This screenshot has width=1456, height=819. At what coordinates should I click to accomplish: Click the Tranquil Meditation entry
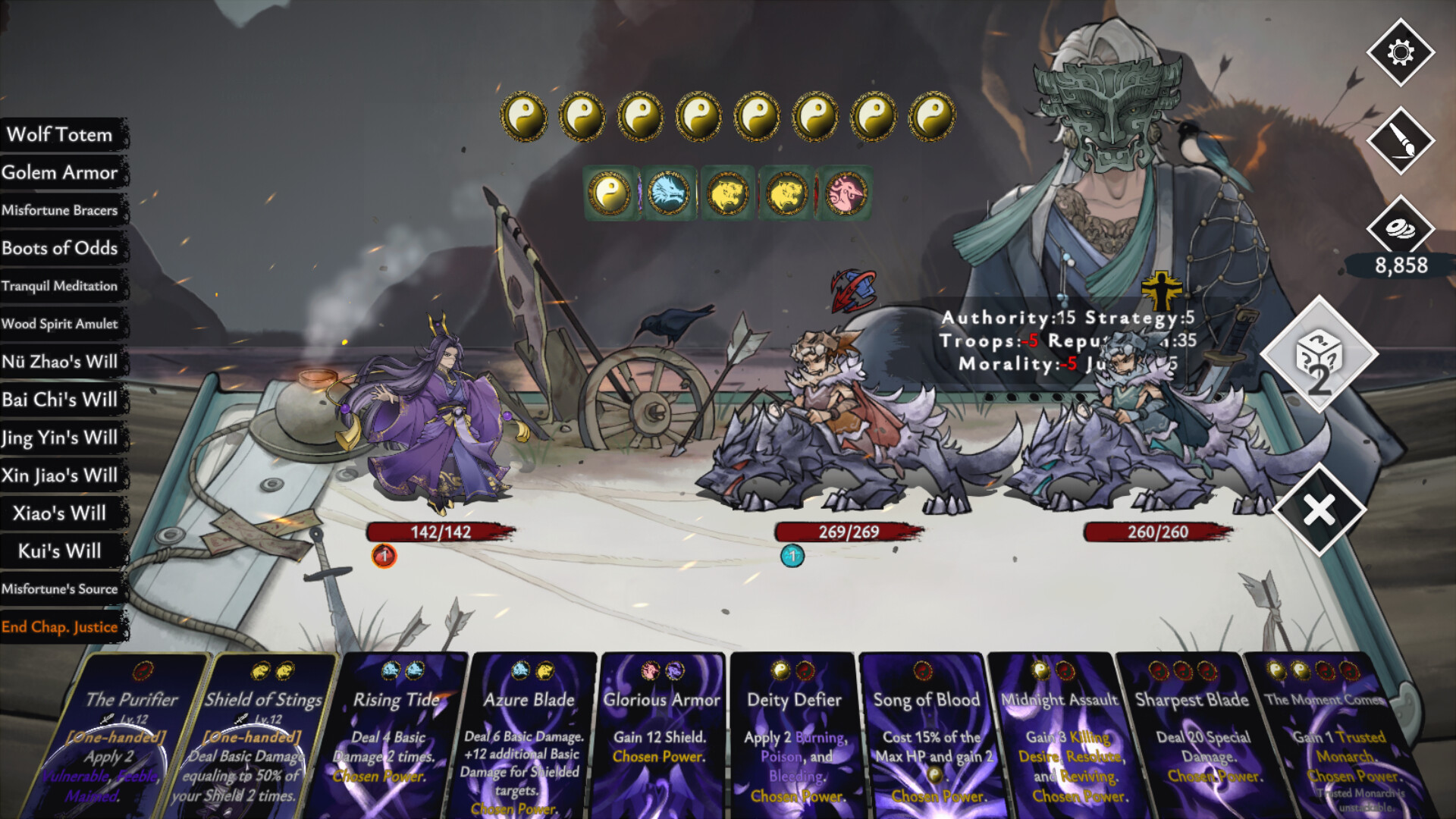click(60, 286)
